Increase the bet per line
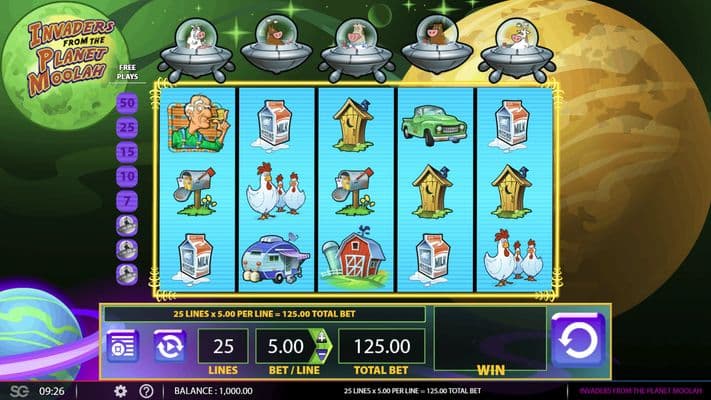Image resolution: width=711 pixels, height=400 pixels. click(321, 337)
